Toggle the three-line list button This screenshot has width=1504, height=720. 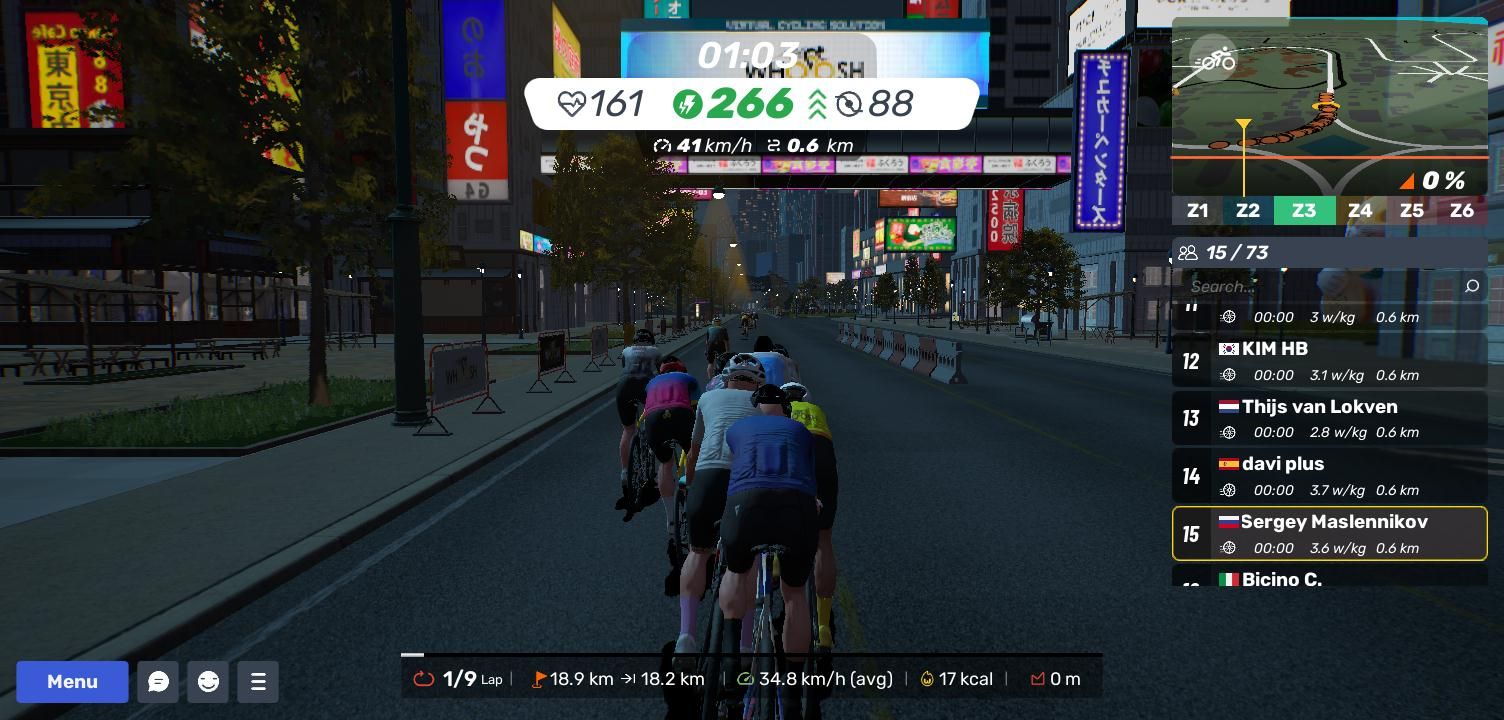tap(258, 682)
